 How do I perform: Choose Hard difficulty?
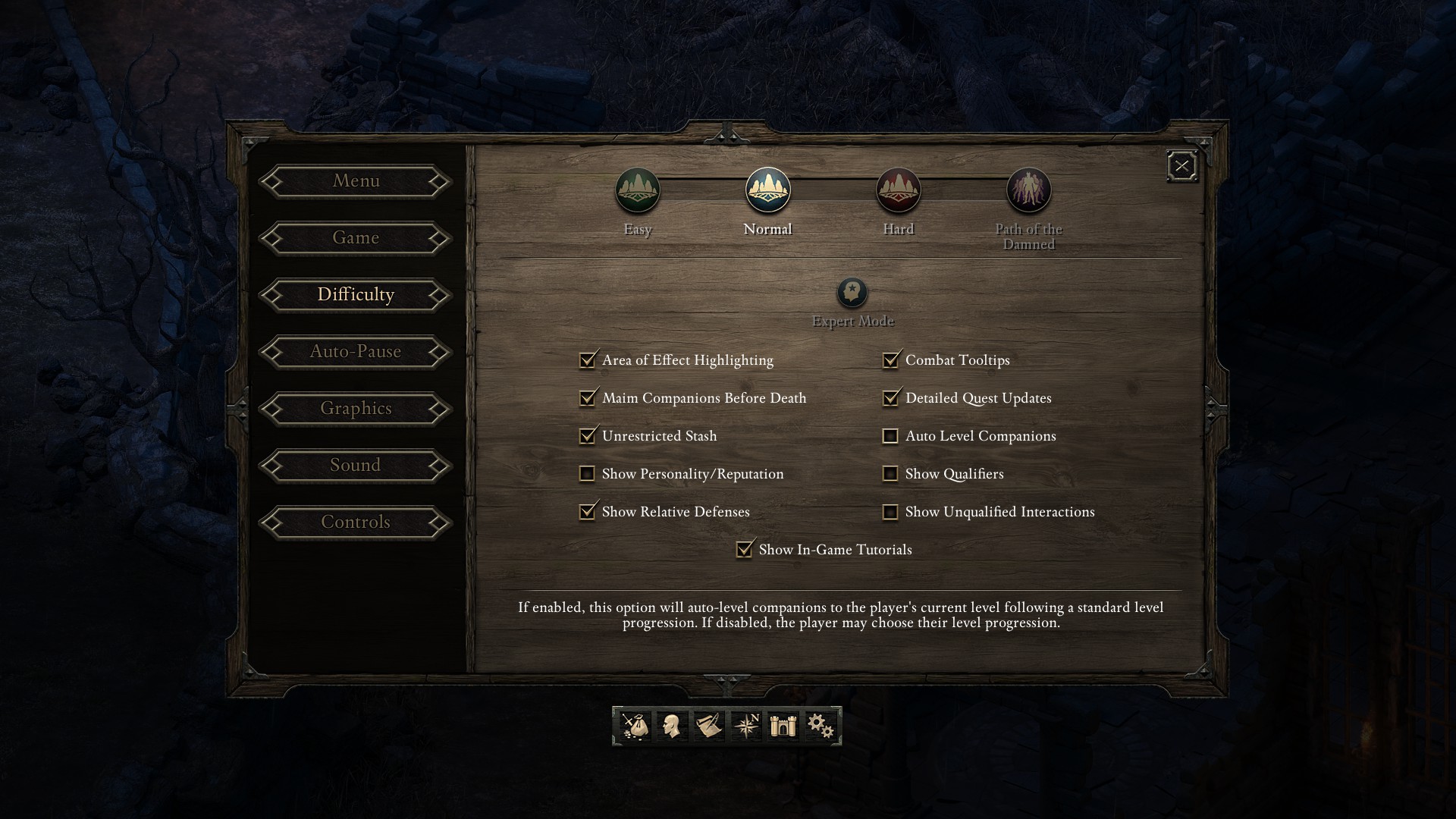pyautogui.click(x=899, y=190)
